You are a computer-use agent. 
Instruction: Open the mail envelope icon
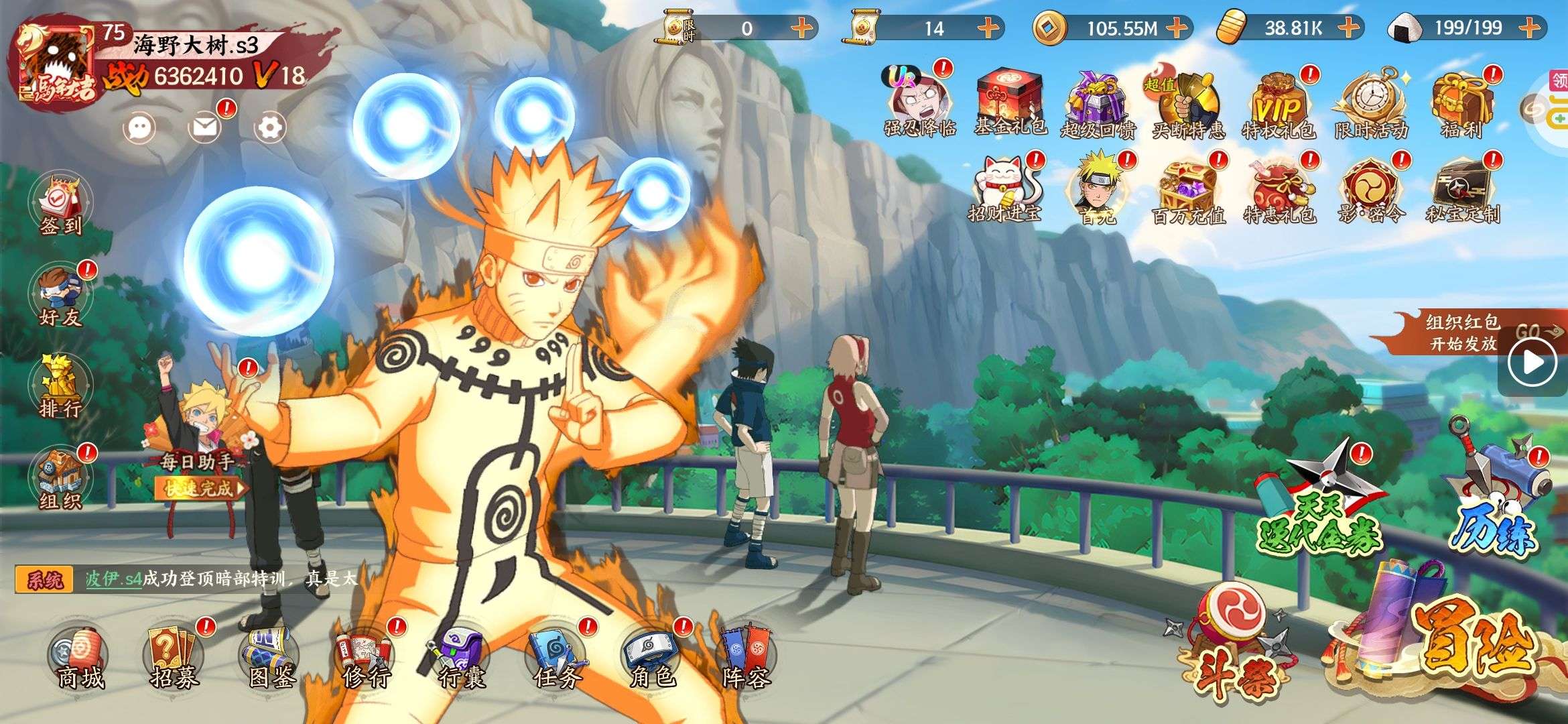[x=205, y=127]
